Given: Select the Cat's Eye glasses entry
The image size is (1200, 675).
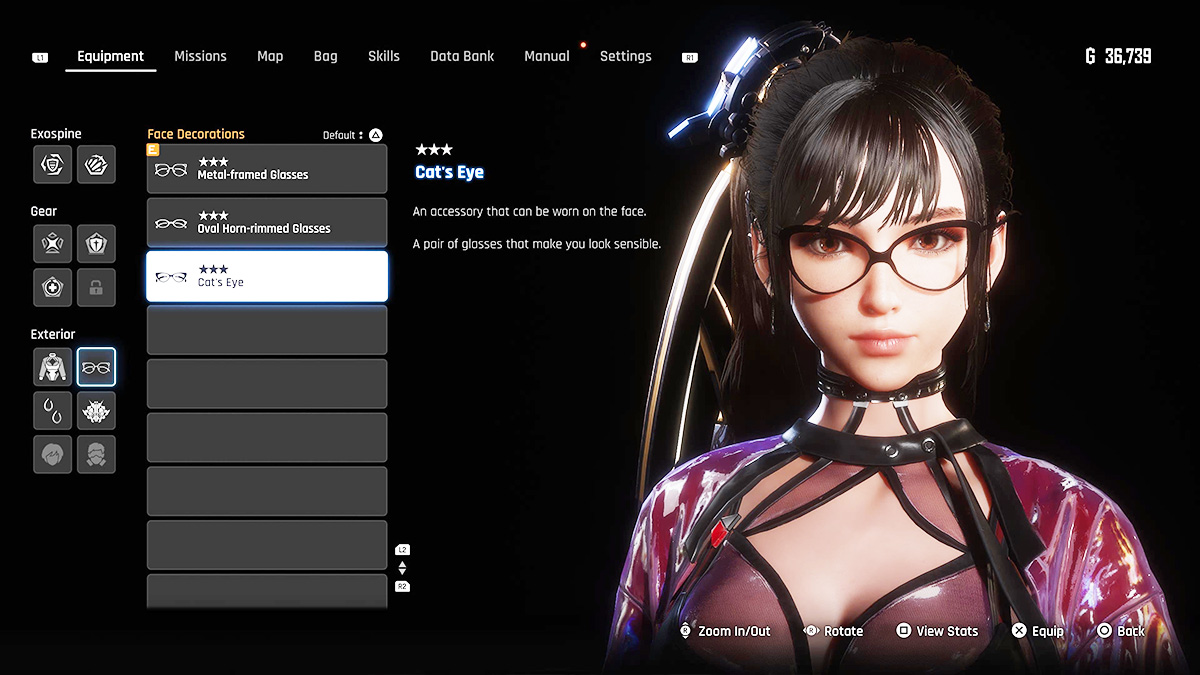Looking at the screenshot, I should click(x=267, y=277).
